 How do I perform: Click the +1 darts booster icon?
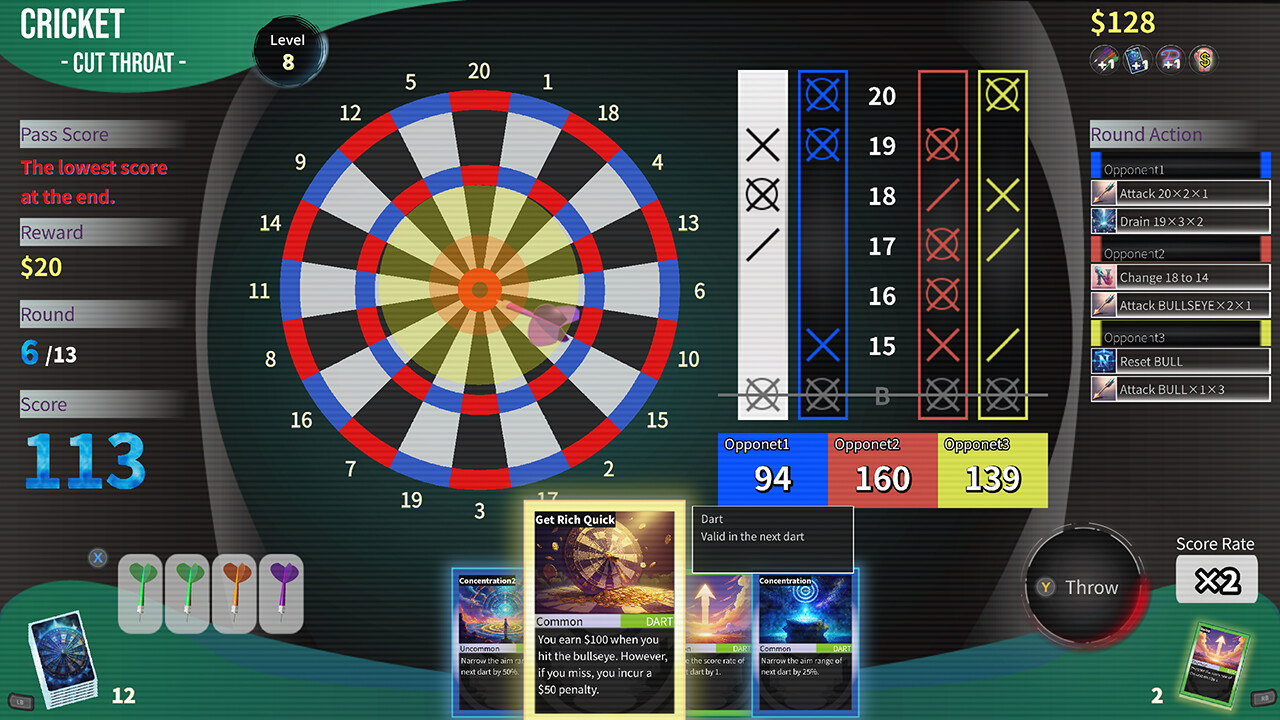pos(1104,59)
